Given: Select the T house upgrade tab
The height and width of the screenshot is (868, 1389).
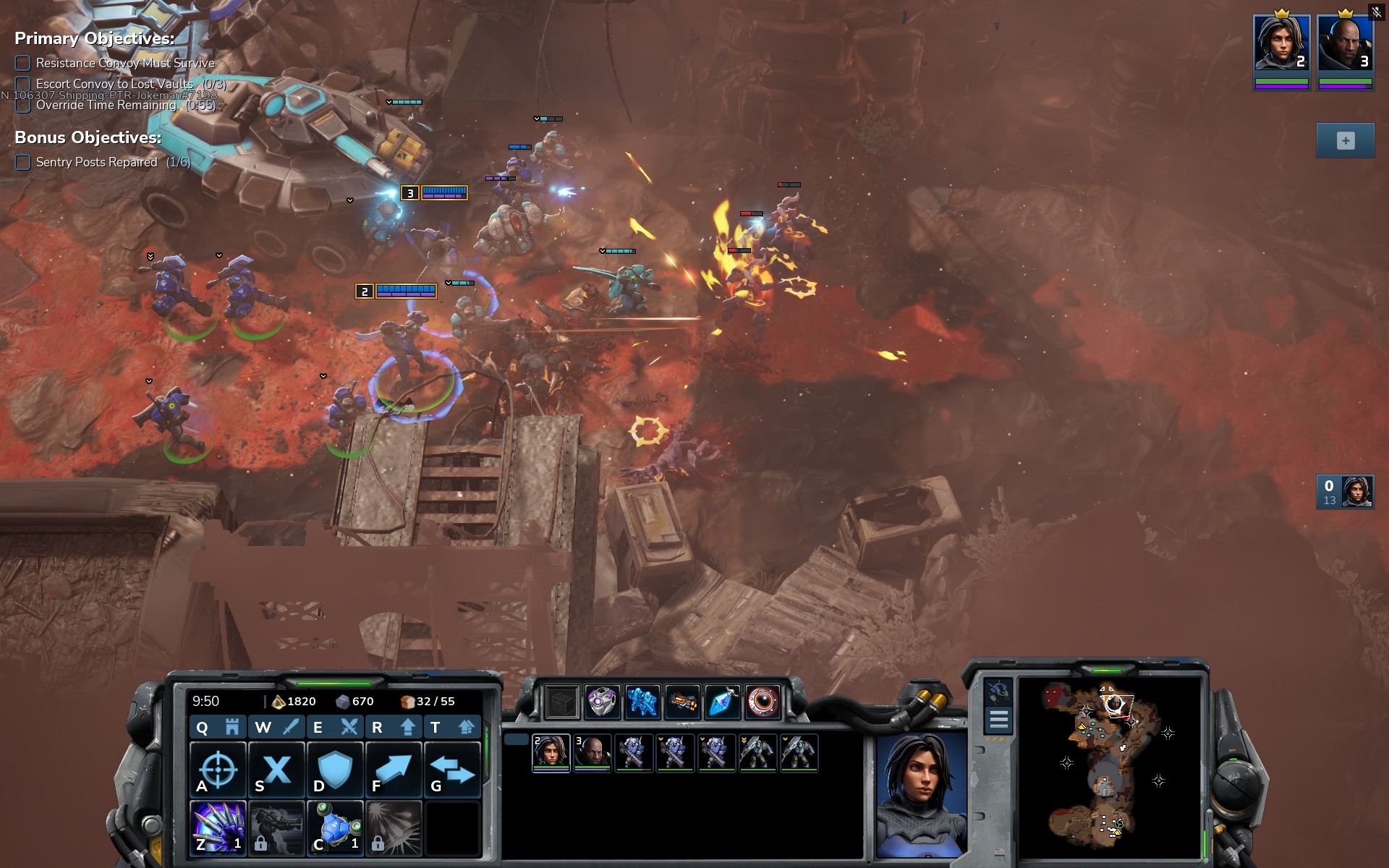Looking at the screenshot, I should pos(452,727).
